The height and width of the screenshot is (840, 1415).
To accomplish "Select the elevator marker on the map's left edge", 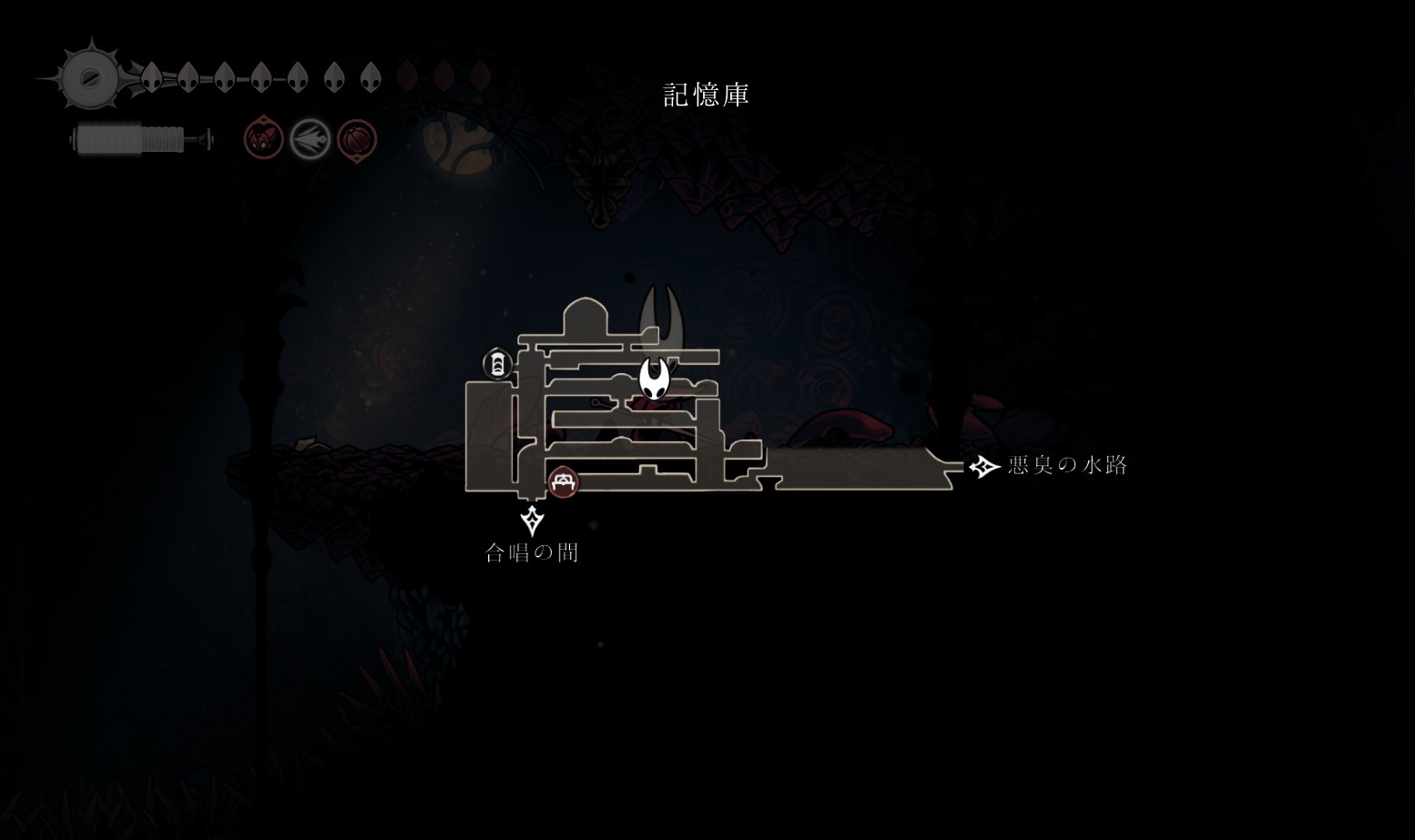I will coord(497,365).
